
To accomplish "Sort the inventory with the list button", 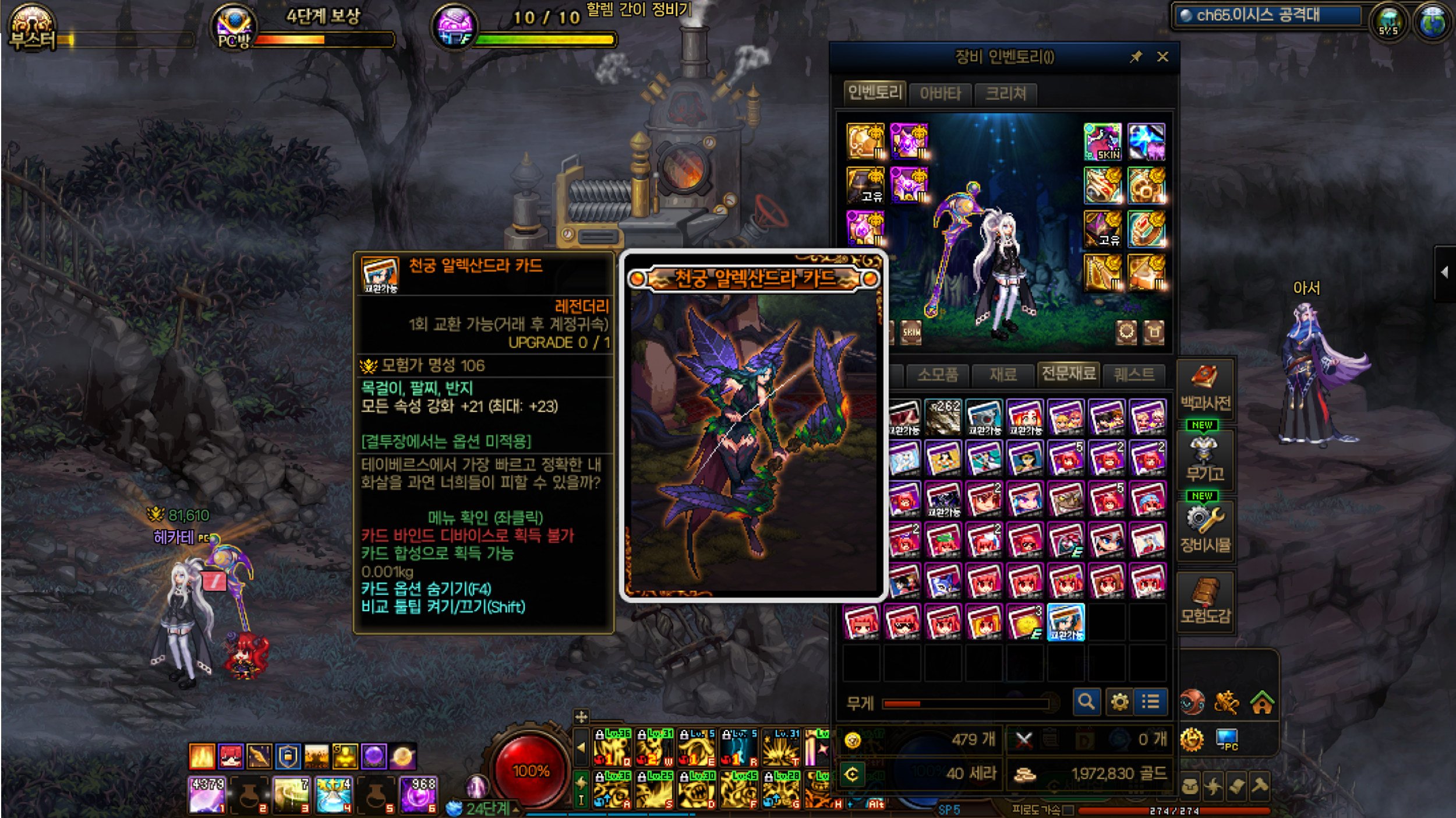I will (1151, 701).
